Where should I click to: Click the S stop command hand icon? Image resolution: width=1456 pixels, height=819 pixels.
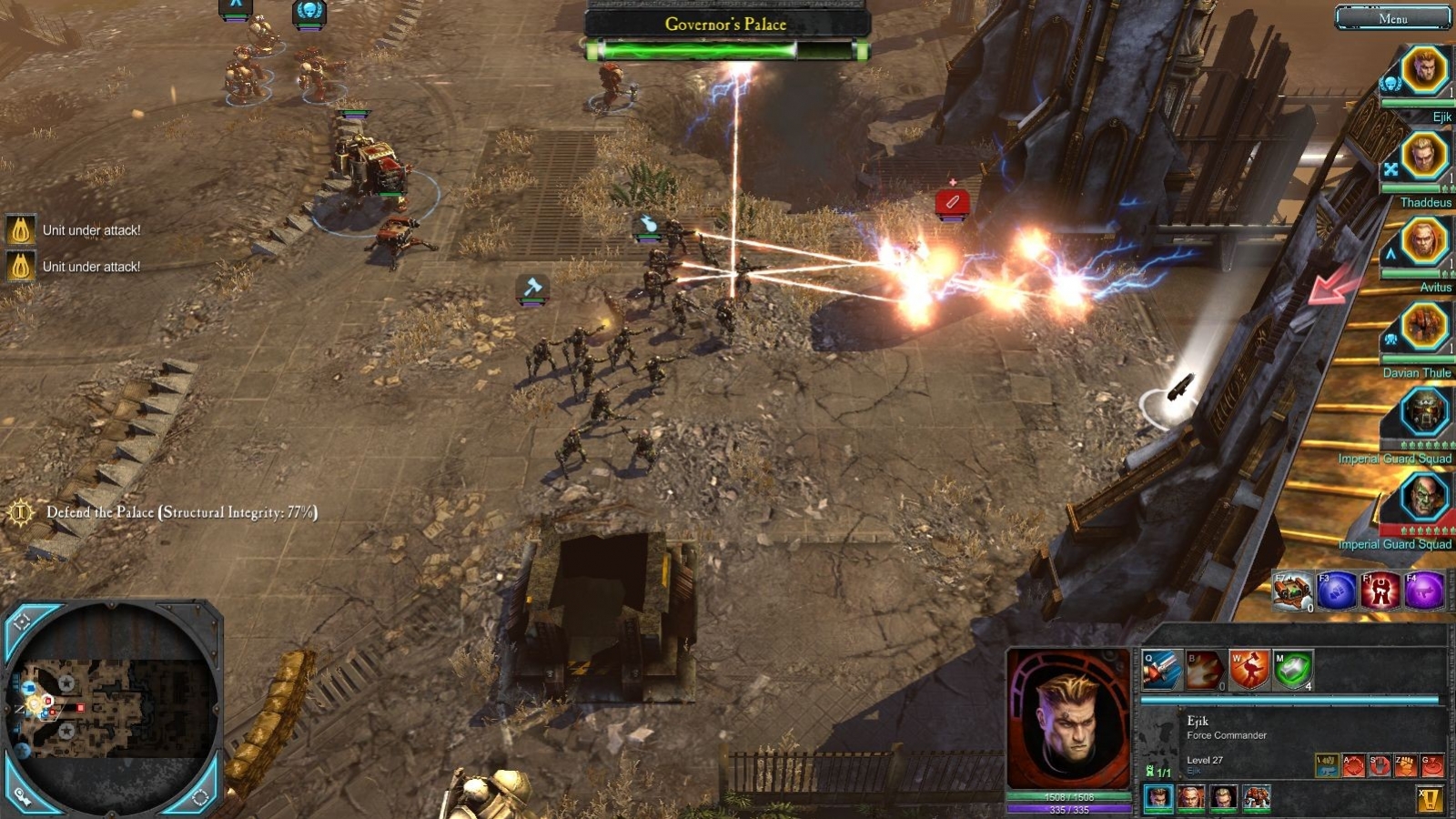pyautogui.click(x=1380, y=764)
